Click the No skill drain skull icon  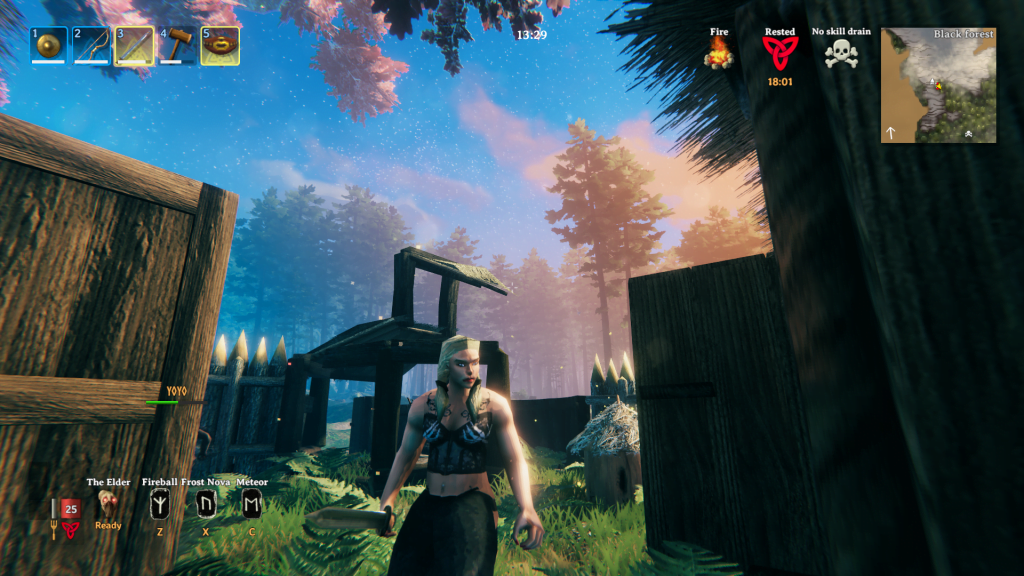click(841, 53)
